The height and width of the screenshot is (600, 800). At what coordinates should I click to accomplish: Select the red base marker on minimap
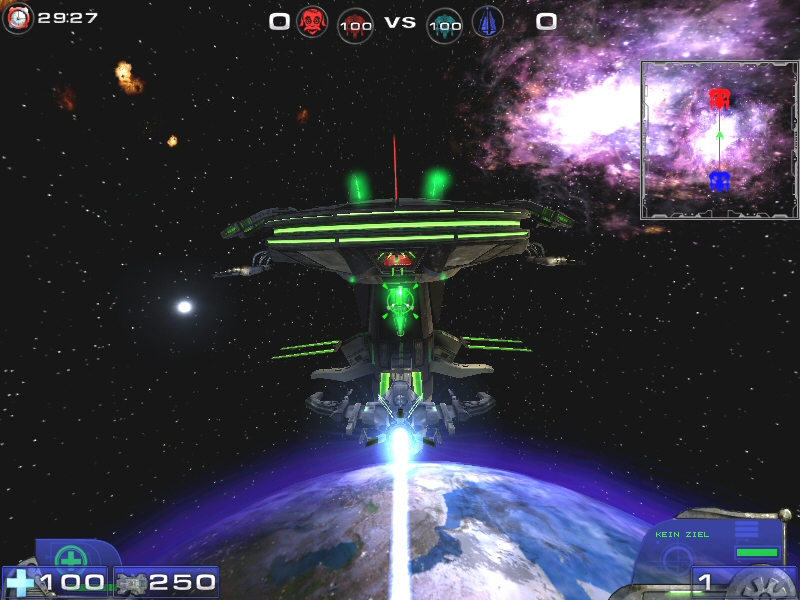(718, 99)
